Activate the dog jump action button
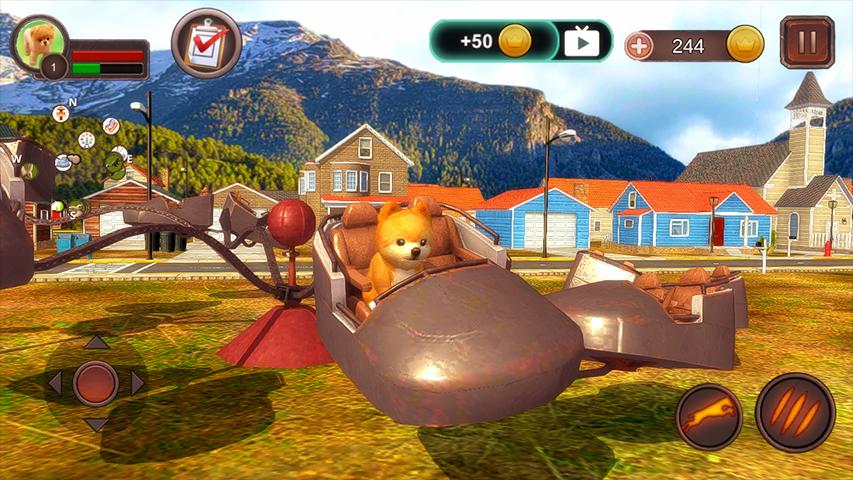The width and height of the screenshot is (853, 480). (709, 416)
